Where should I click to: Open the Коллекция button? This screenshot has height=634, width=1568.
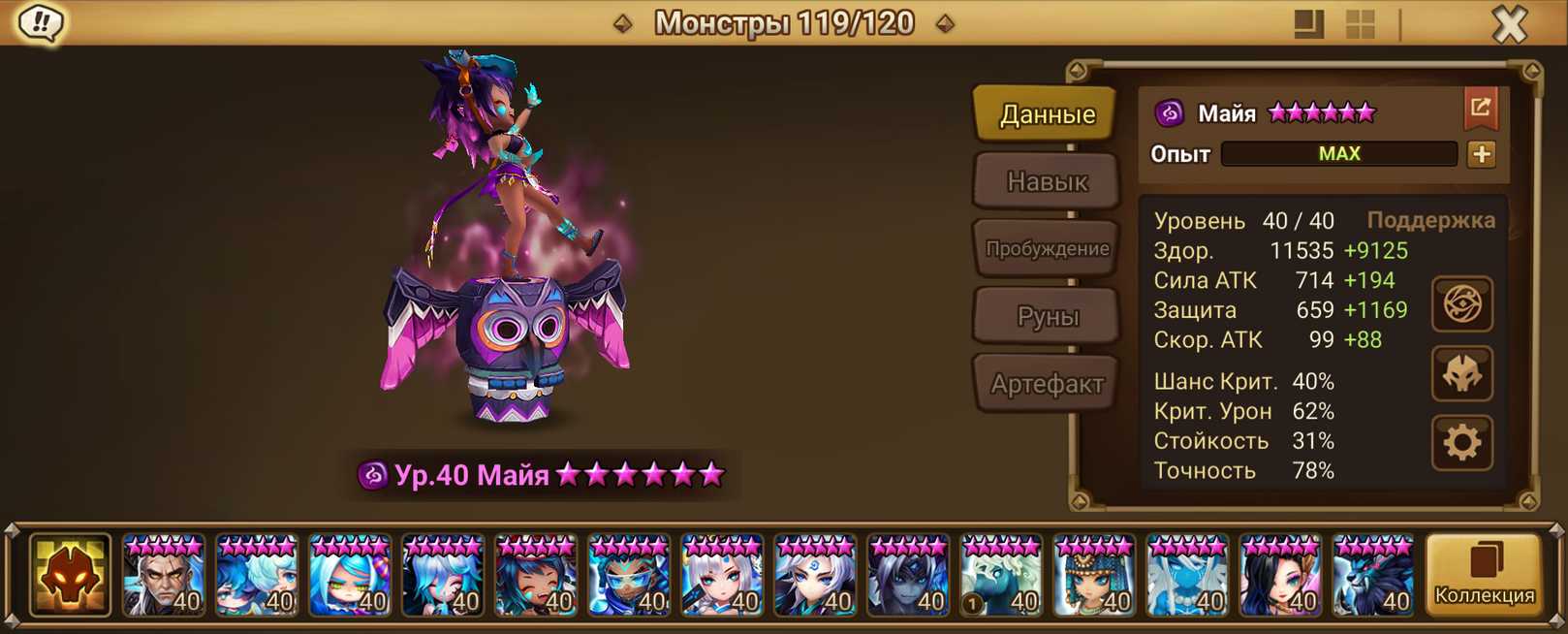point(1484,575)
